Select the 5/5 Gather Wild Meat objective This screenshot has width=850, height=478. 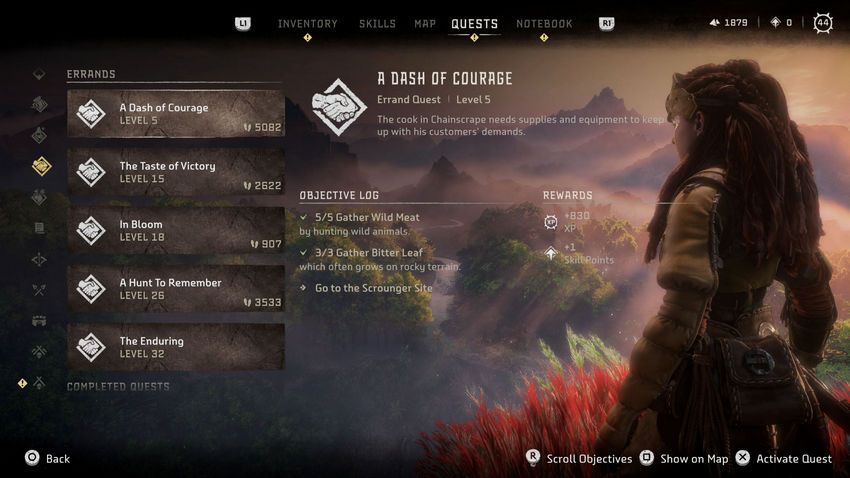point(367,217)
